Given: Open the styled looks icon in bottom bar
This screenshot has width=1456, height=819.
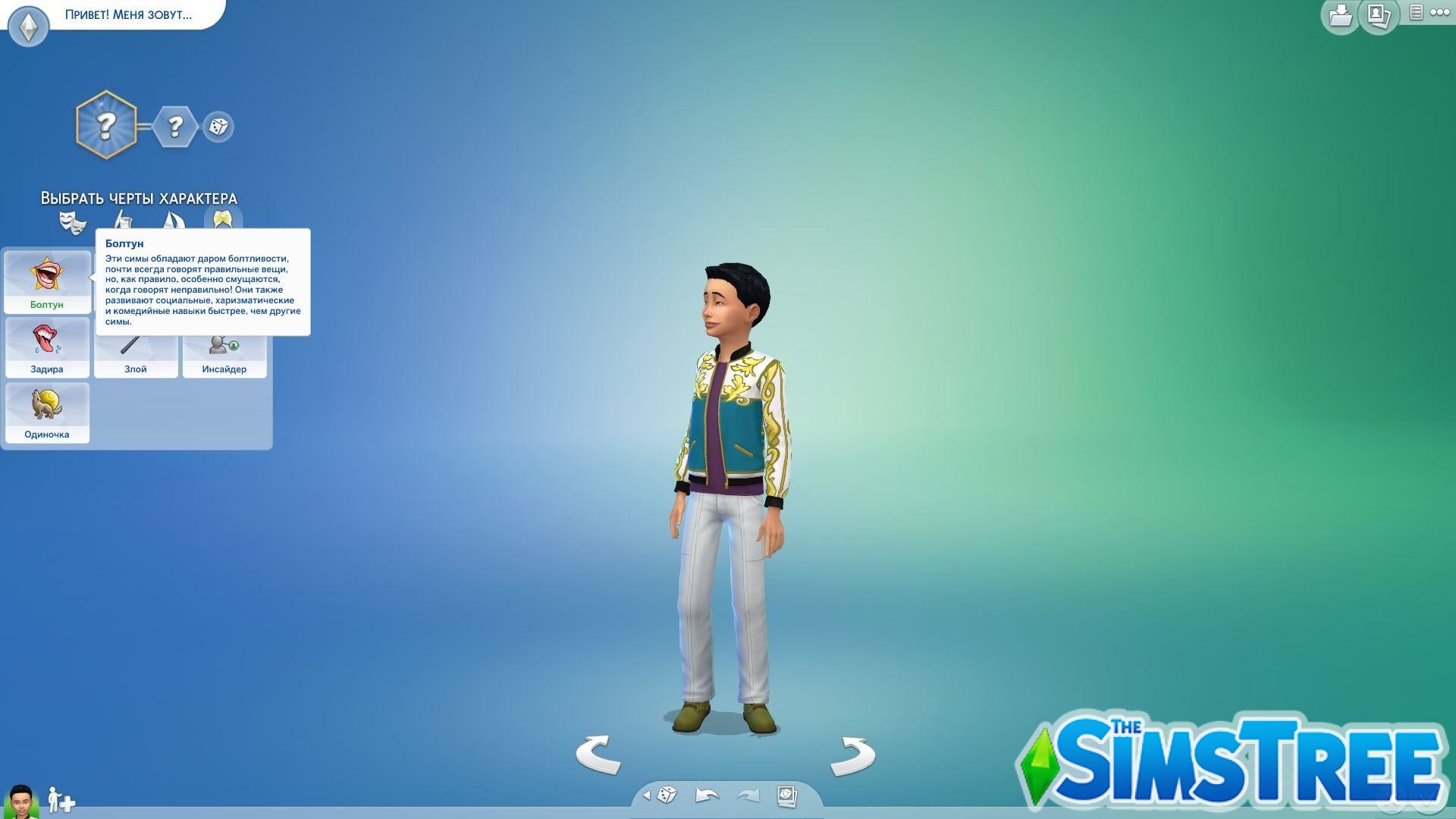Looking at the screenshot, I should coord(786,795).
